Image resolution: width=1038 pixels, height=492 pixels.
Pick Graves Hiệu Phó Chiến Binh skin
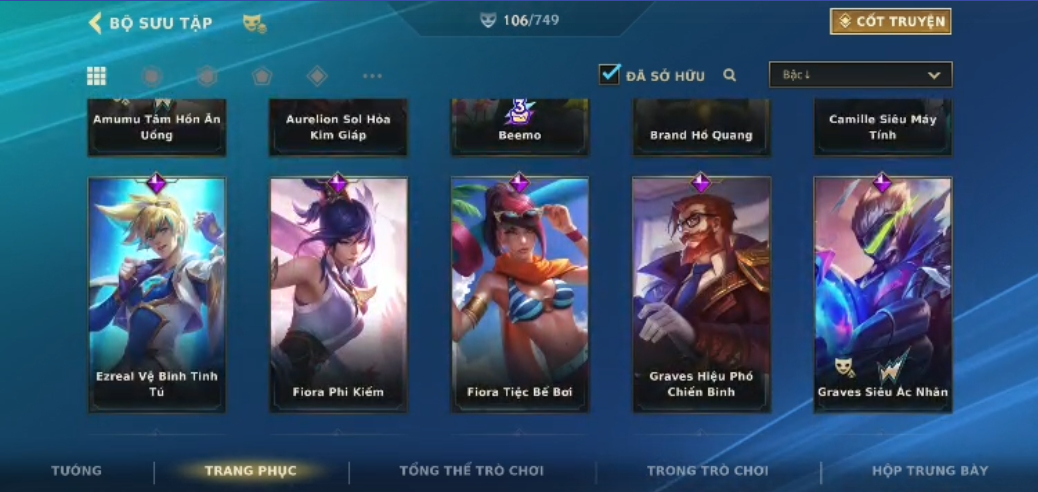point(701,295)
